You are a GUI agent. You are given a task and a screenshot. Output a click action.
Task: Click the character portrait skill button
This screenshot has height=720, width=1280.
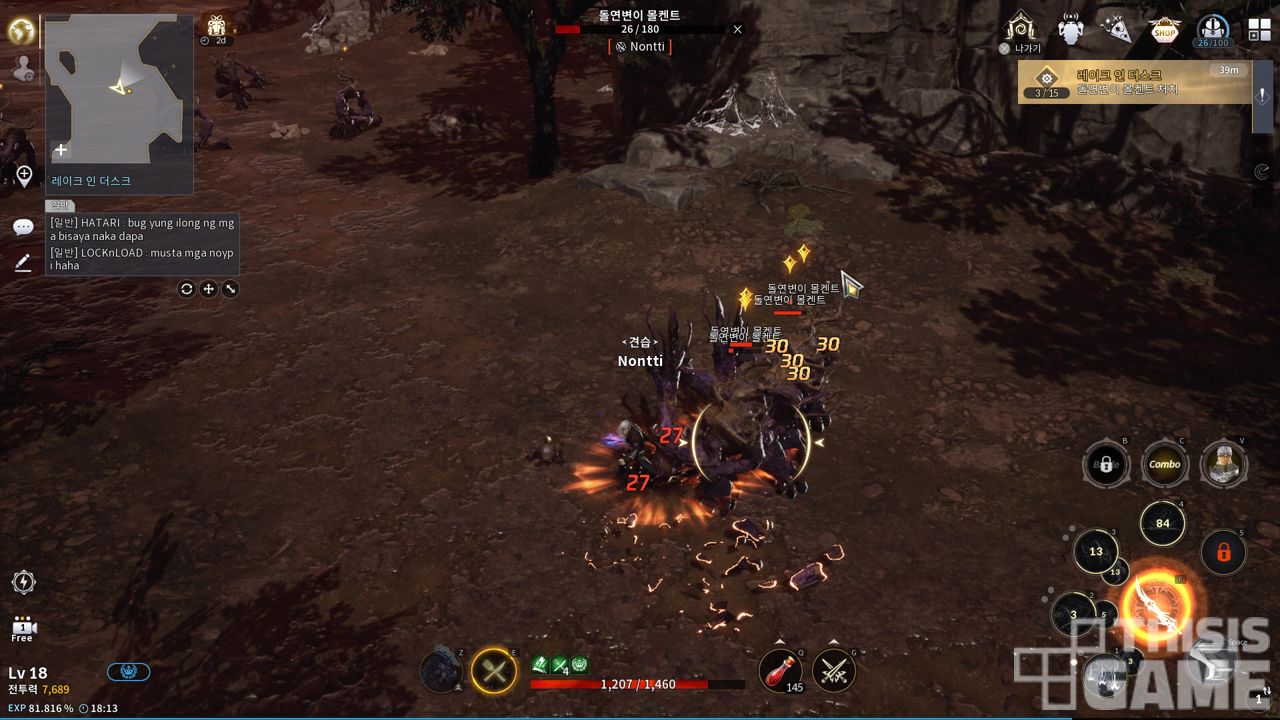[x=1223, y=464]
